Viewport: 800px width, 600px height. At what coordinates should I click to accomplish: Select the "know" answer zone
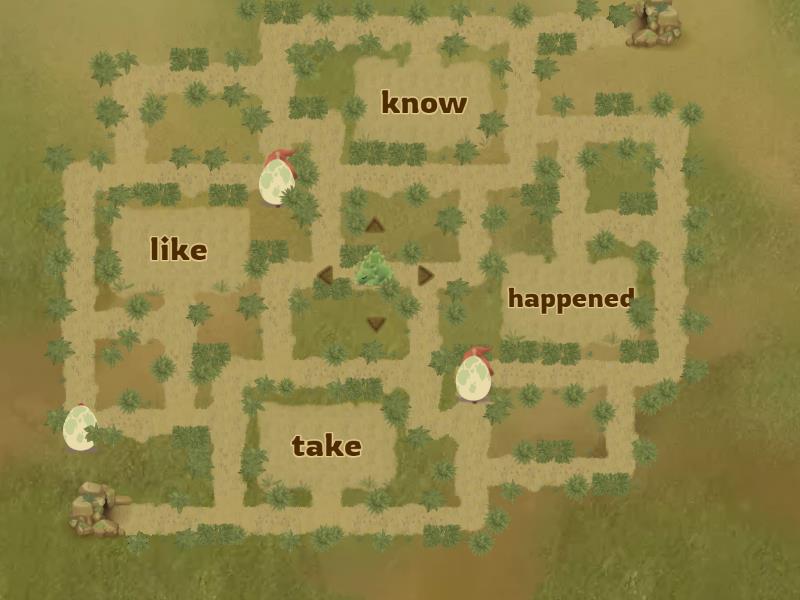click(x=424, y=103)
